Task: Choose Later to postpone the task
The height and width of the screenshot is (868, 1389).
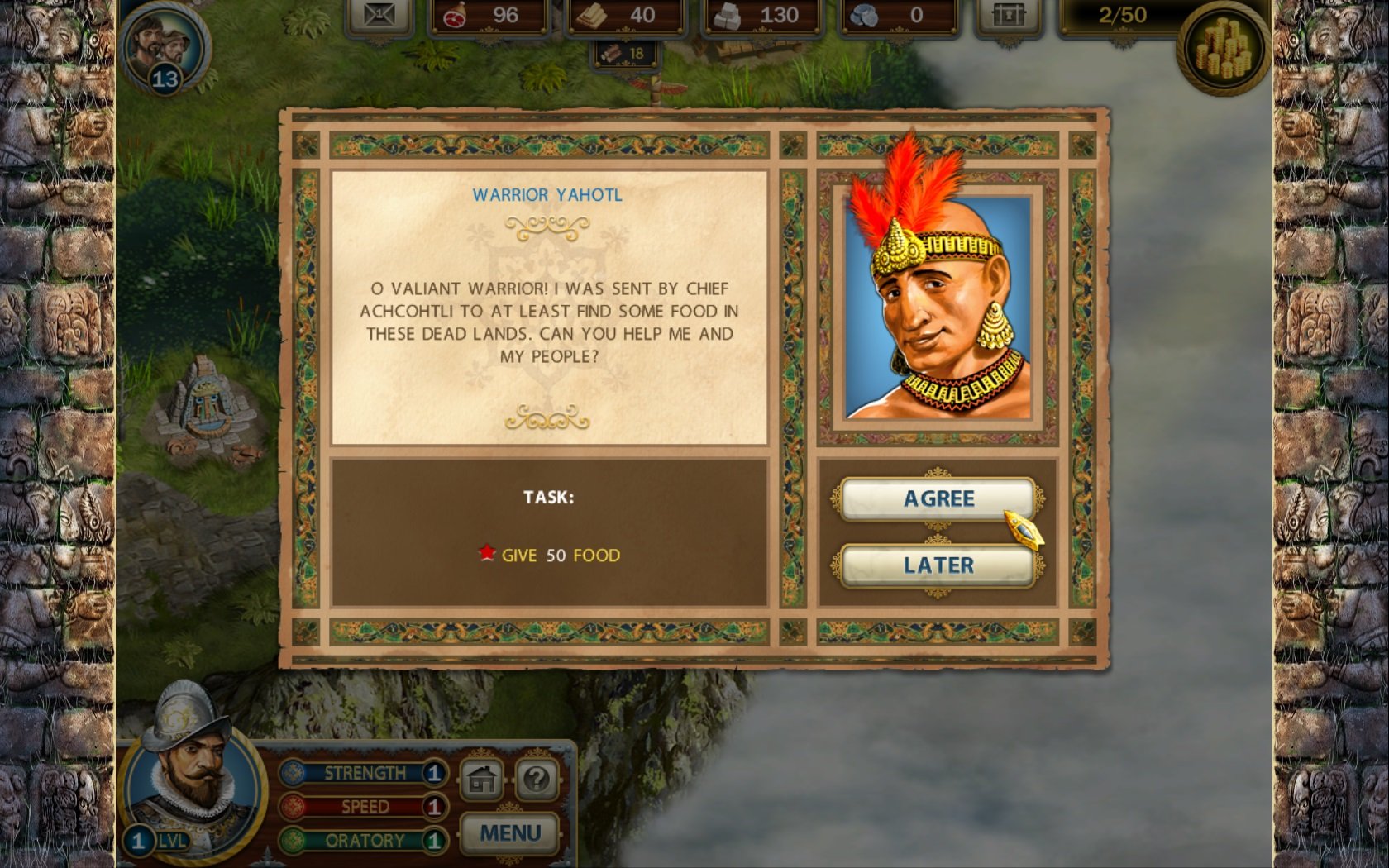Action: [x=938, y=565]
